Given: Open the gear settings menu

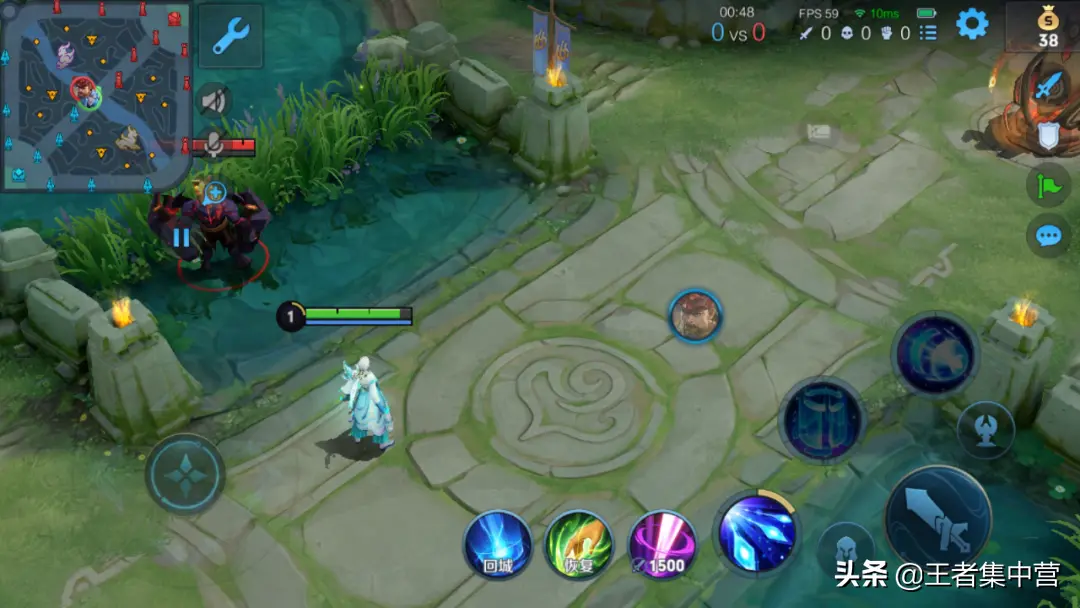Looking at the screenshot, I should (972, 24).
